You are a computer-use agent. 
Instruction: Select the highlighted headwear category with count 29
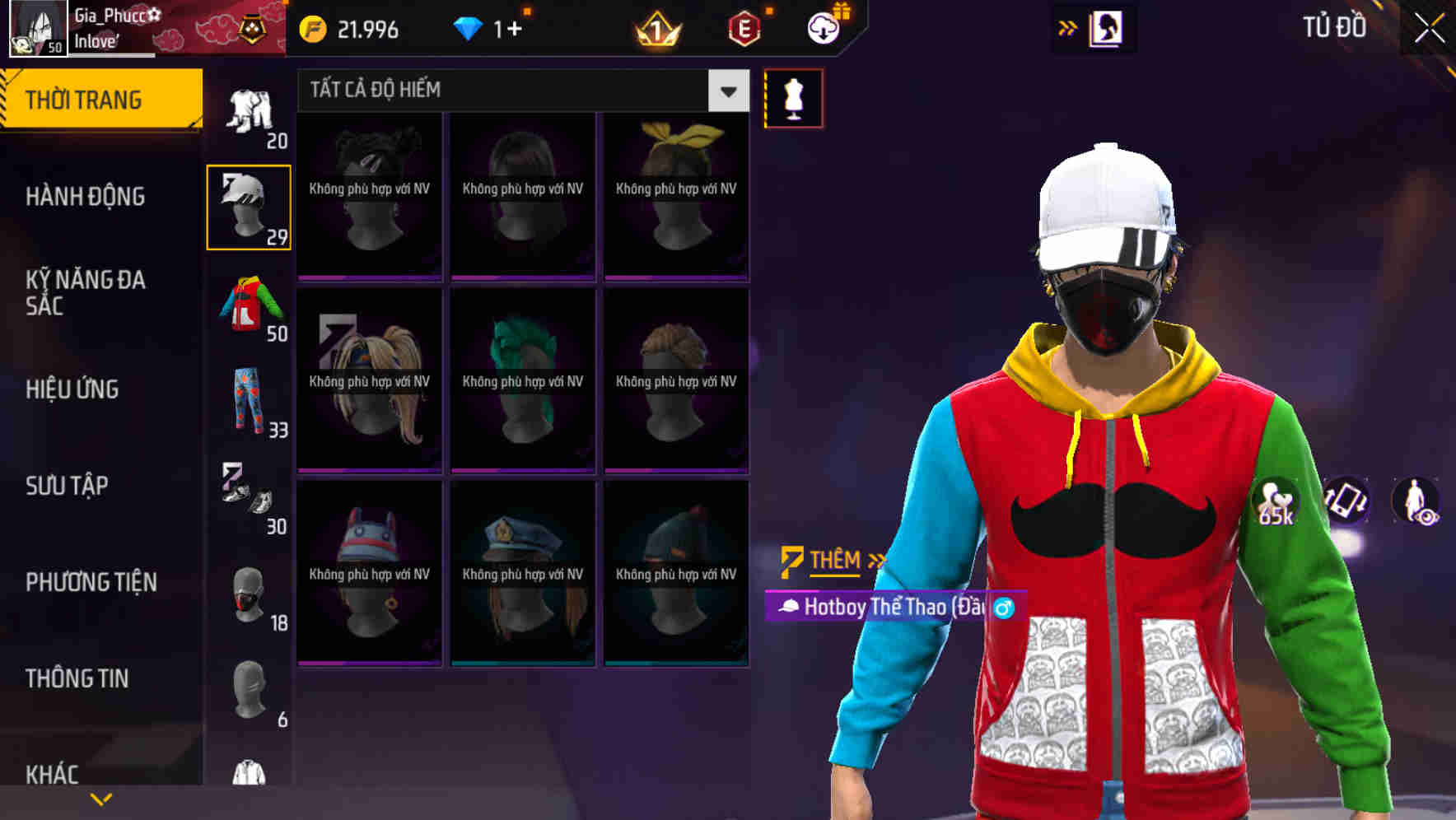(x=248, y=207)
